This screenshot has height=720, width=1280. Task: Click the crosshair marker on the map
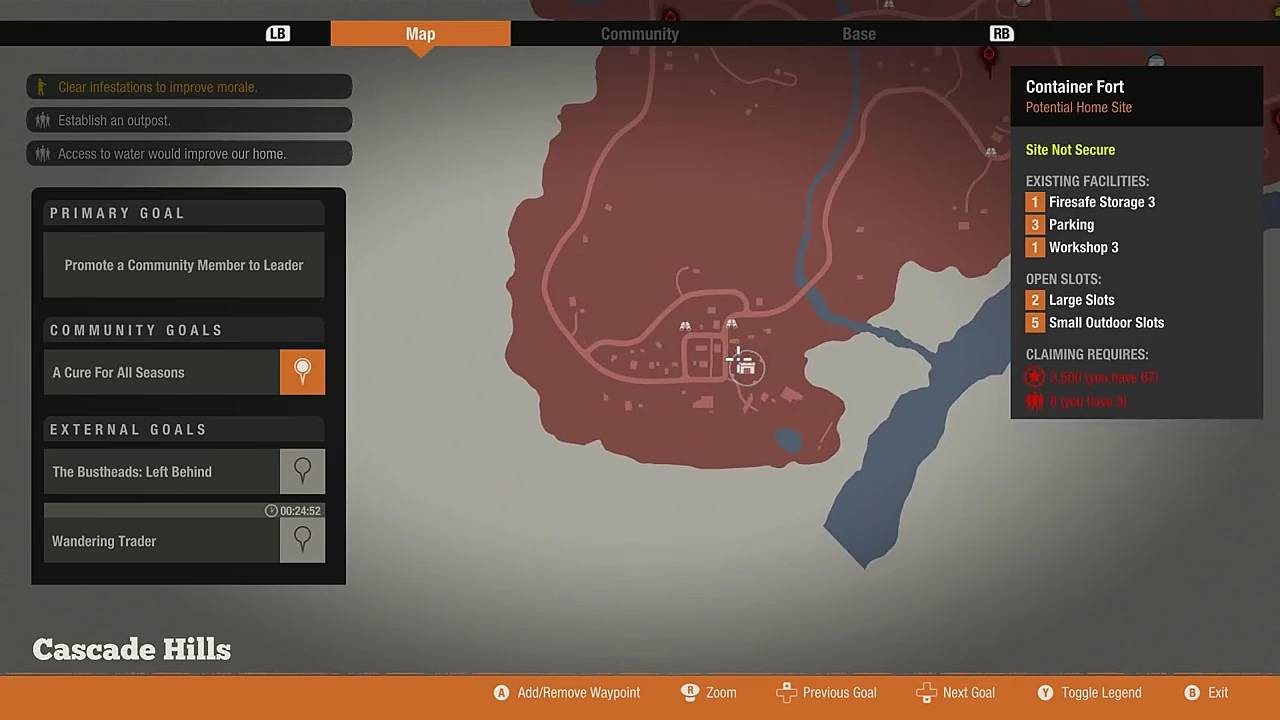737,360
